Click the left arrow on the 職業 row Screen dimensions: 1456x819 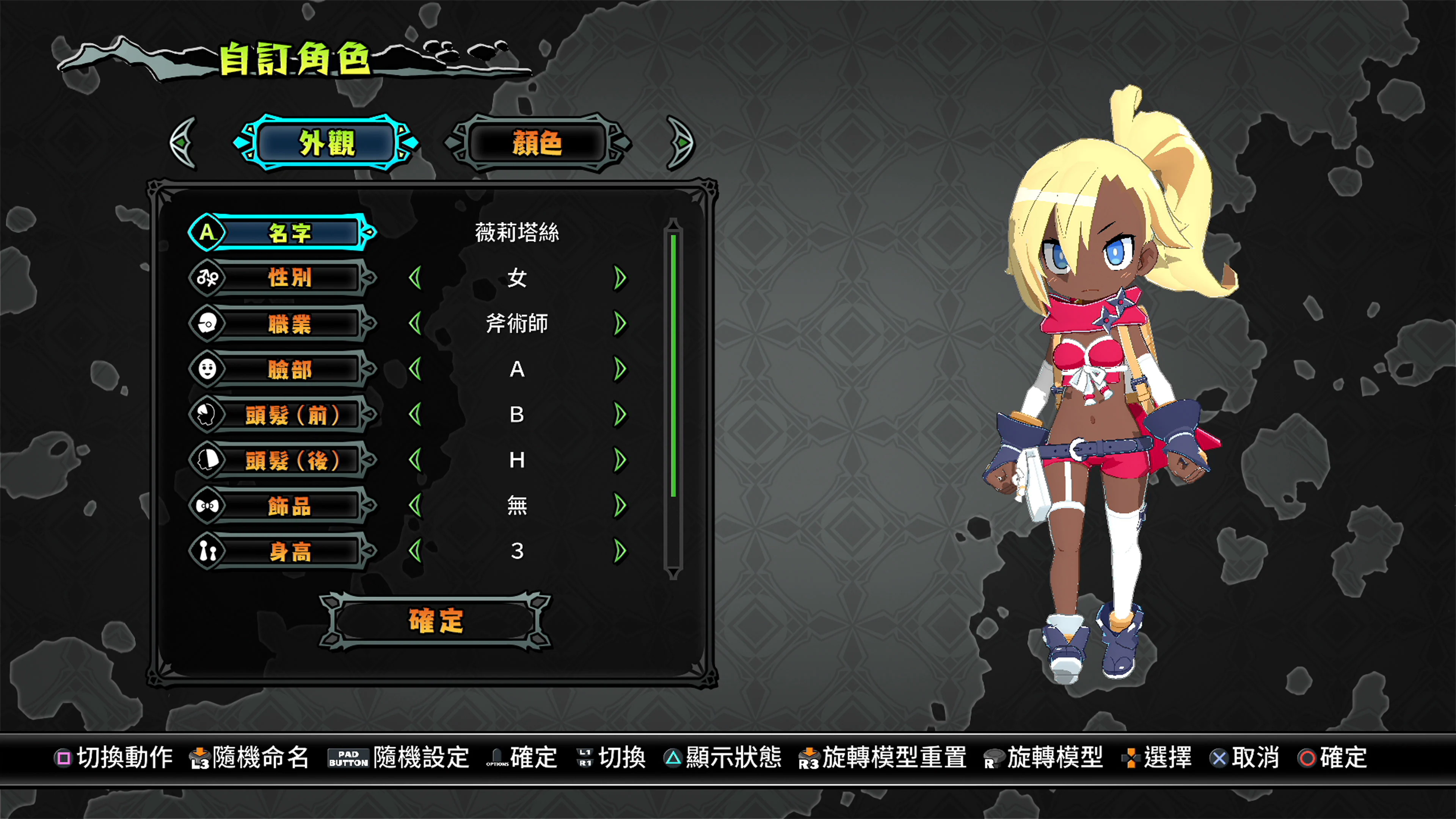click(x=417, y=323)
